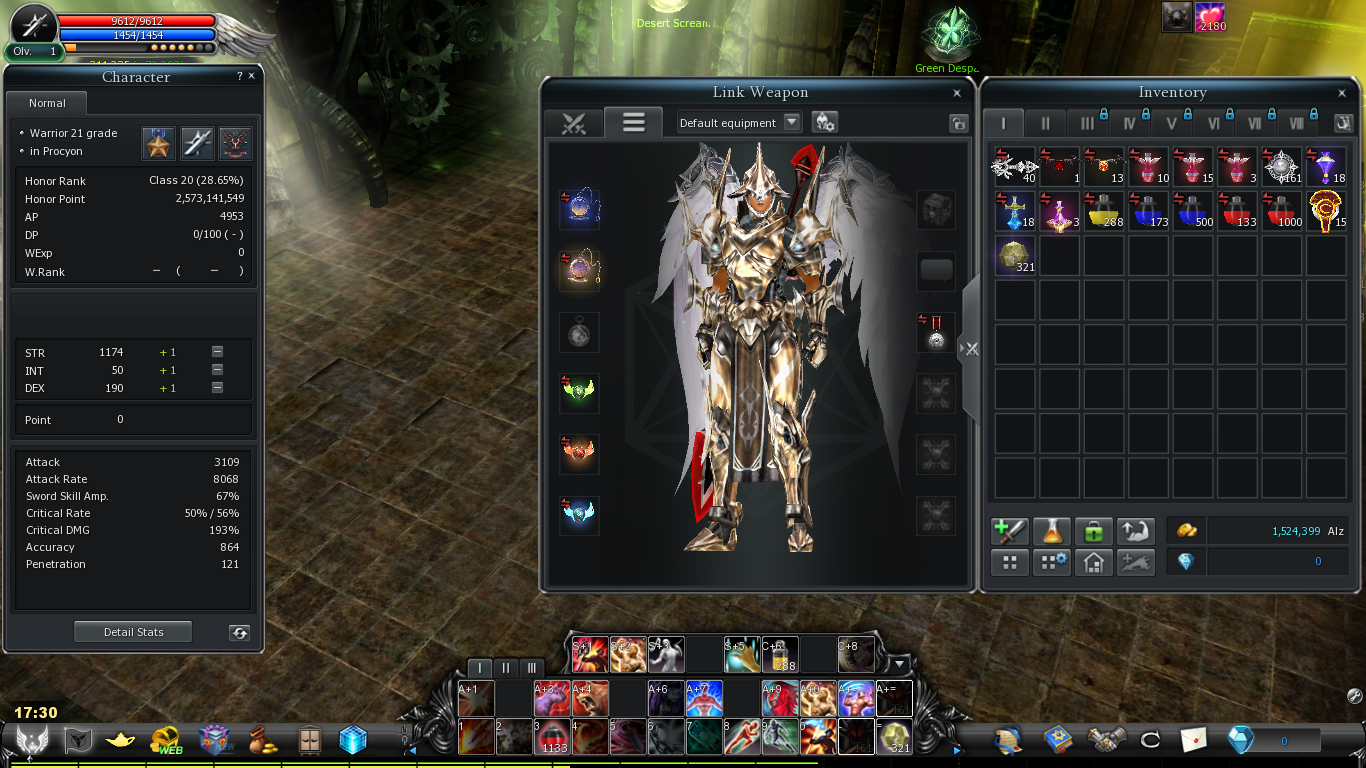The height and width of the screenshot is (768, 1366).
Task: Select the red potion stack of 1000
Action: (x=1282, y=211)
